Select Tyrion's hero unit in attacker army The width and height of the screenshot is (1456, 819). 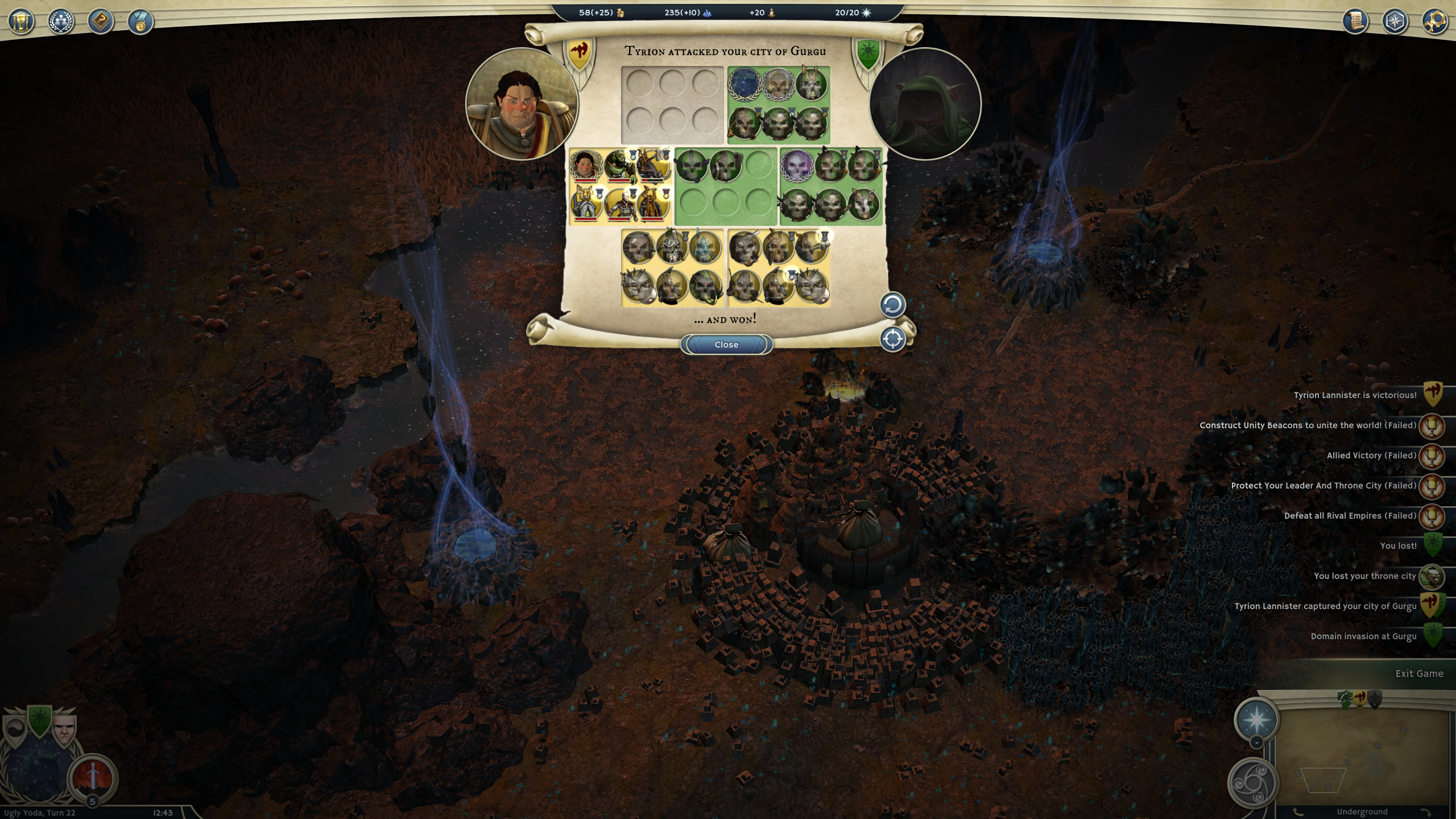pyautogui.click(x=585, y=166)
